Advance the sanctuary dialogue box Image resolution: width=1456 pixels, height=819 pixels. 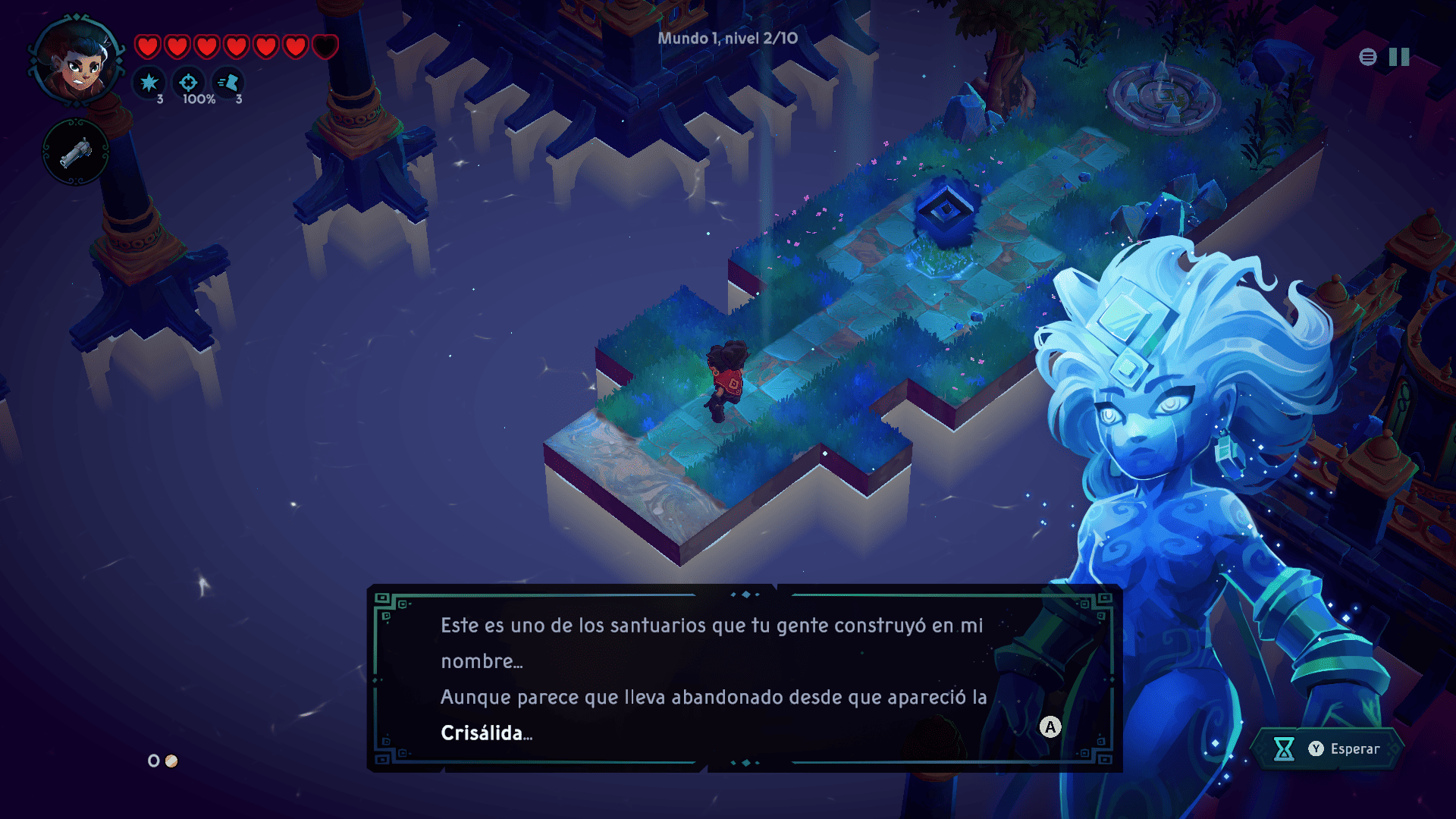pyautogui.click(x=1050, y=727)
